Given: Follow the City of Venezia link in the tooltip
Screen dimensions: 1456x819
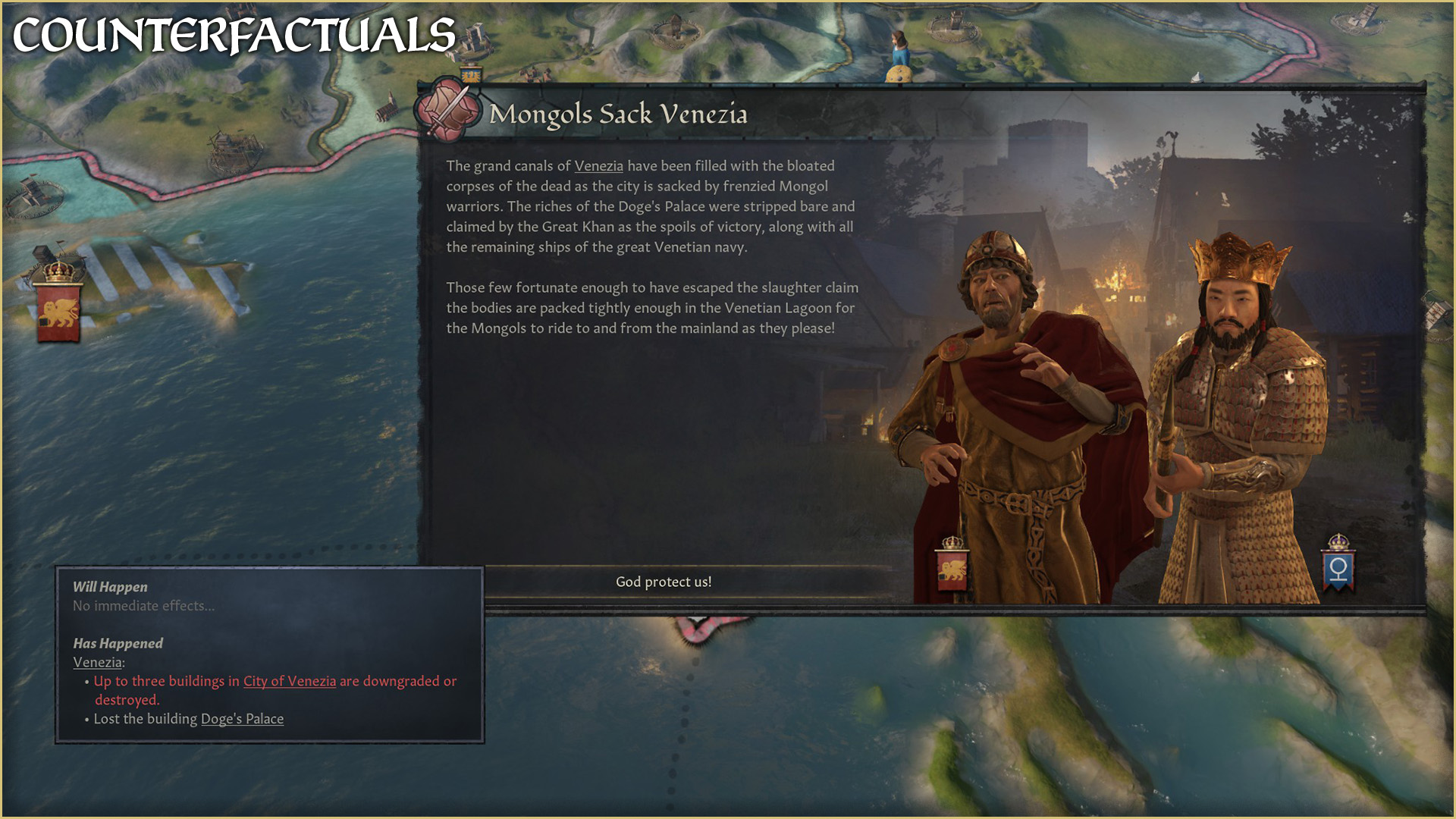Looking at the screenshot, I should pyautogui.click(x=289, y=681).
